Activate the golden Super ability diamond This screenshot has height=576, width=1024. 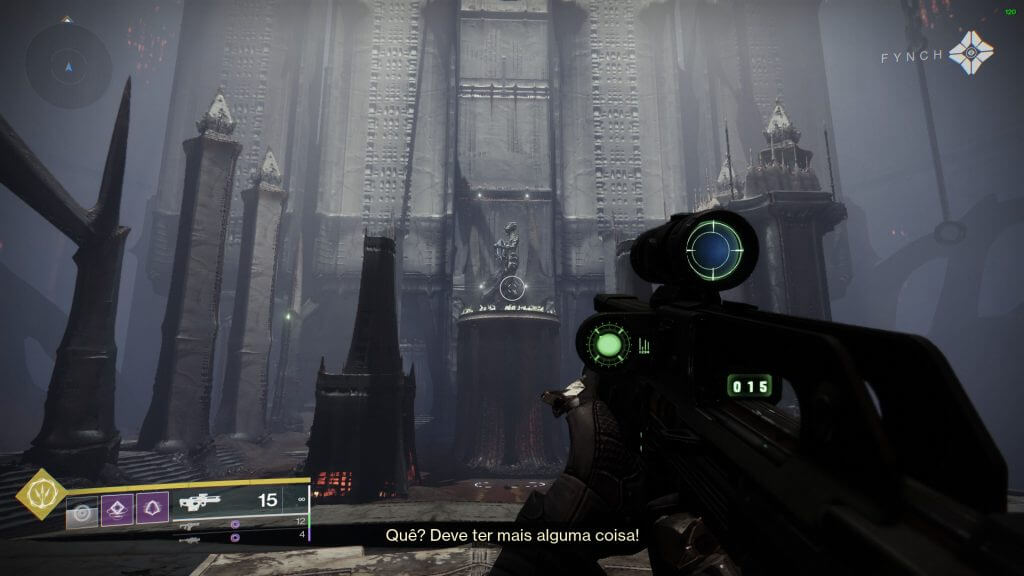40,493
